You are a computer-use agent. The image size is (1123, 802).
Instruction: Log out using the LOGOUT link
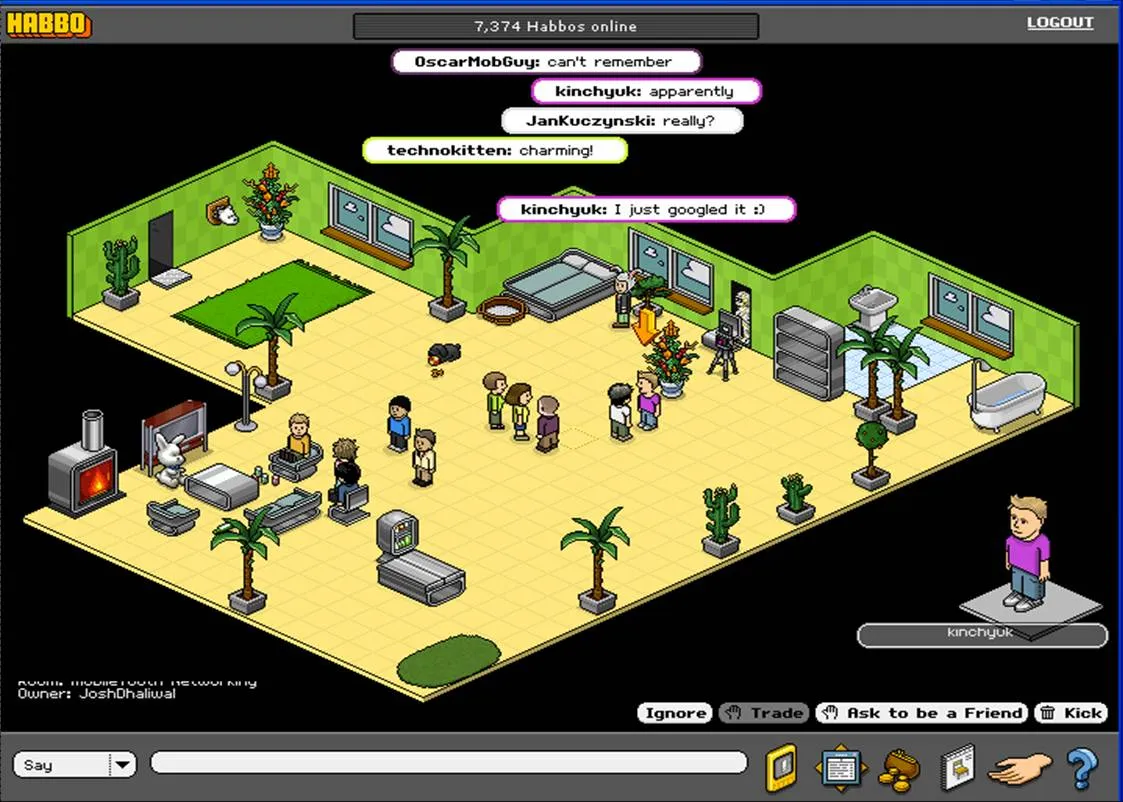pos(1060,23)
